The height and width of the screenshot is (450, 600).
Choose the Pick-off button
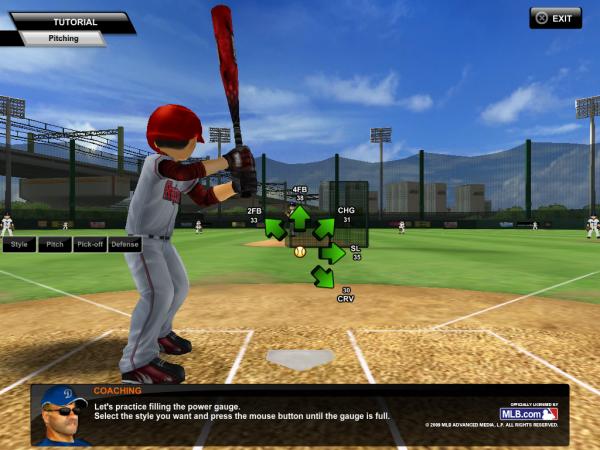coord(89,244)
